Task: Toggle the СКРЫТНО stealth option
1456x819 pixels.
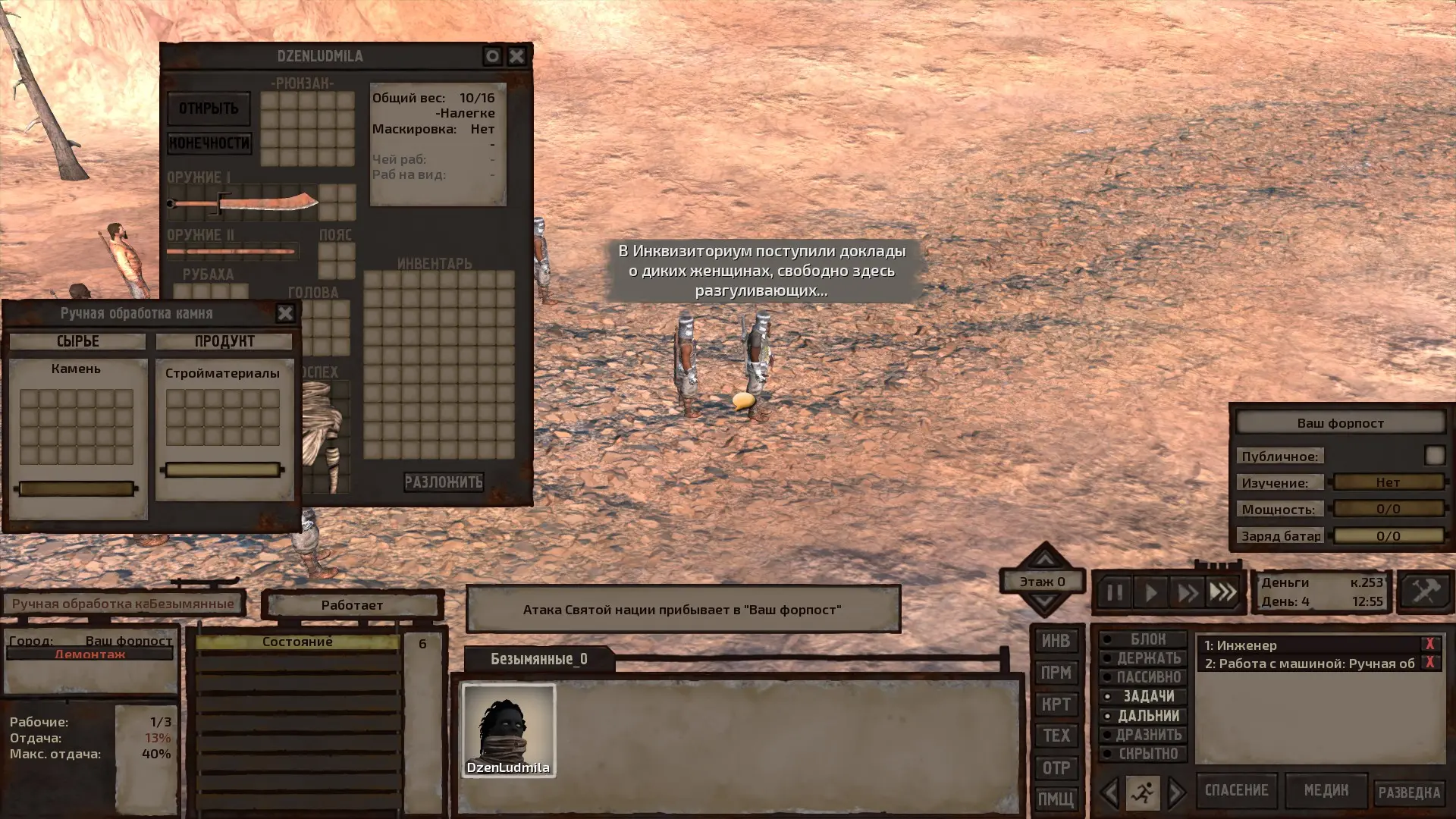Action: 1143,754
